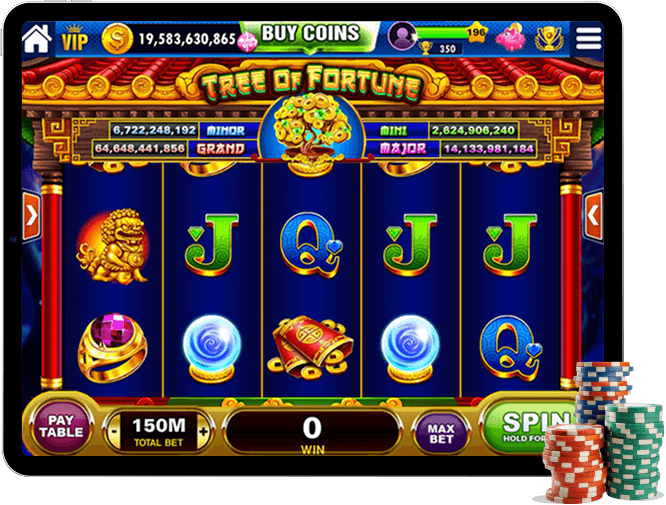The image size is (666, 505).
Task: Decrease the total bet with minus
Action: coord(112,431)
